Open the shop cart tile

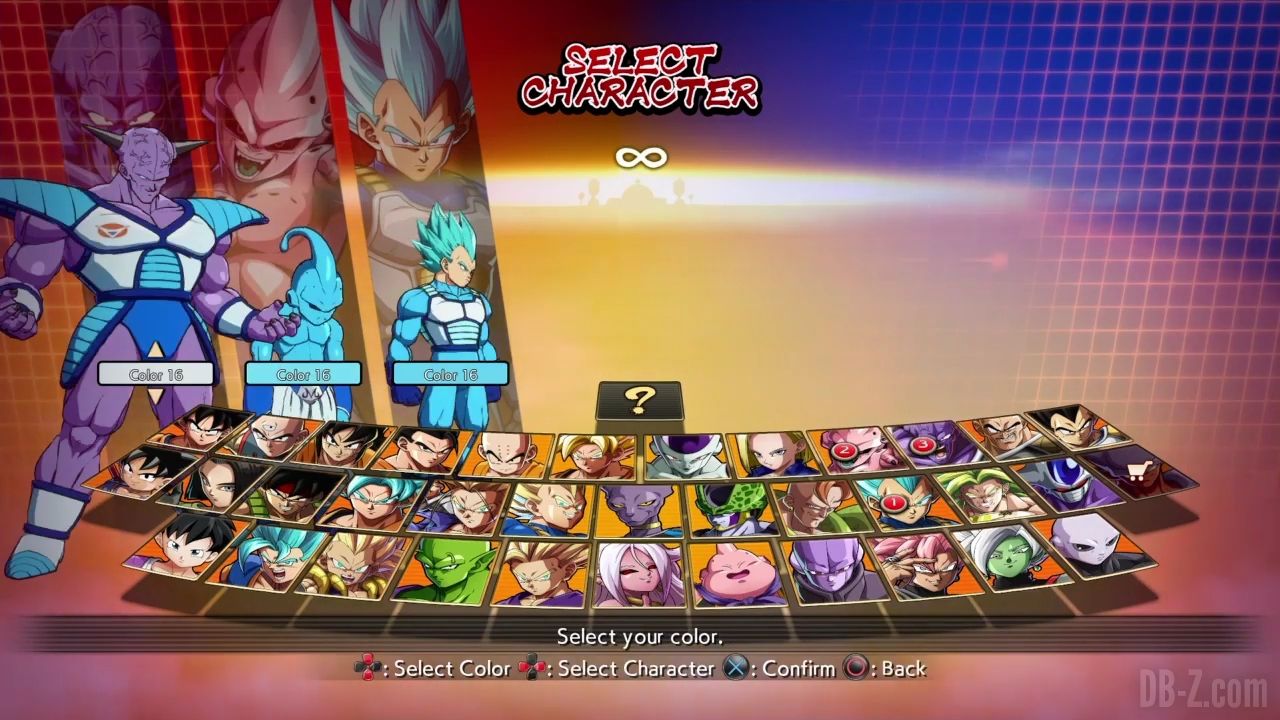(x=1135, y=470)
